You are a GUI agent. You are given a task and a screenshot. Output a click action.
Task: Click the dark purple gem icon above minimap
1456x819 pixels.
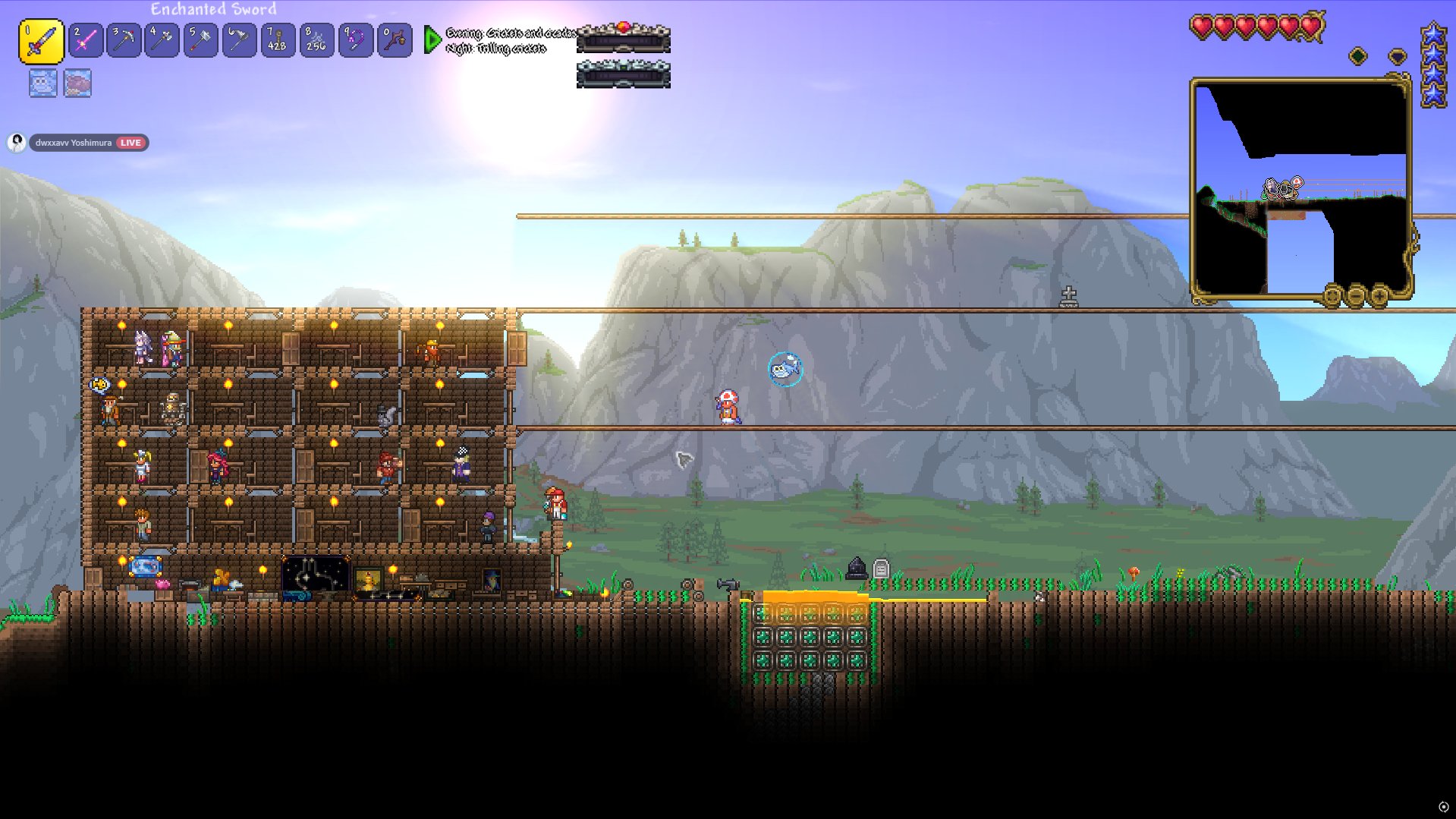[1397, 56]
